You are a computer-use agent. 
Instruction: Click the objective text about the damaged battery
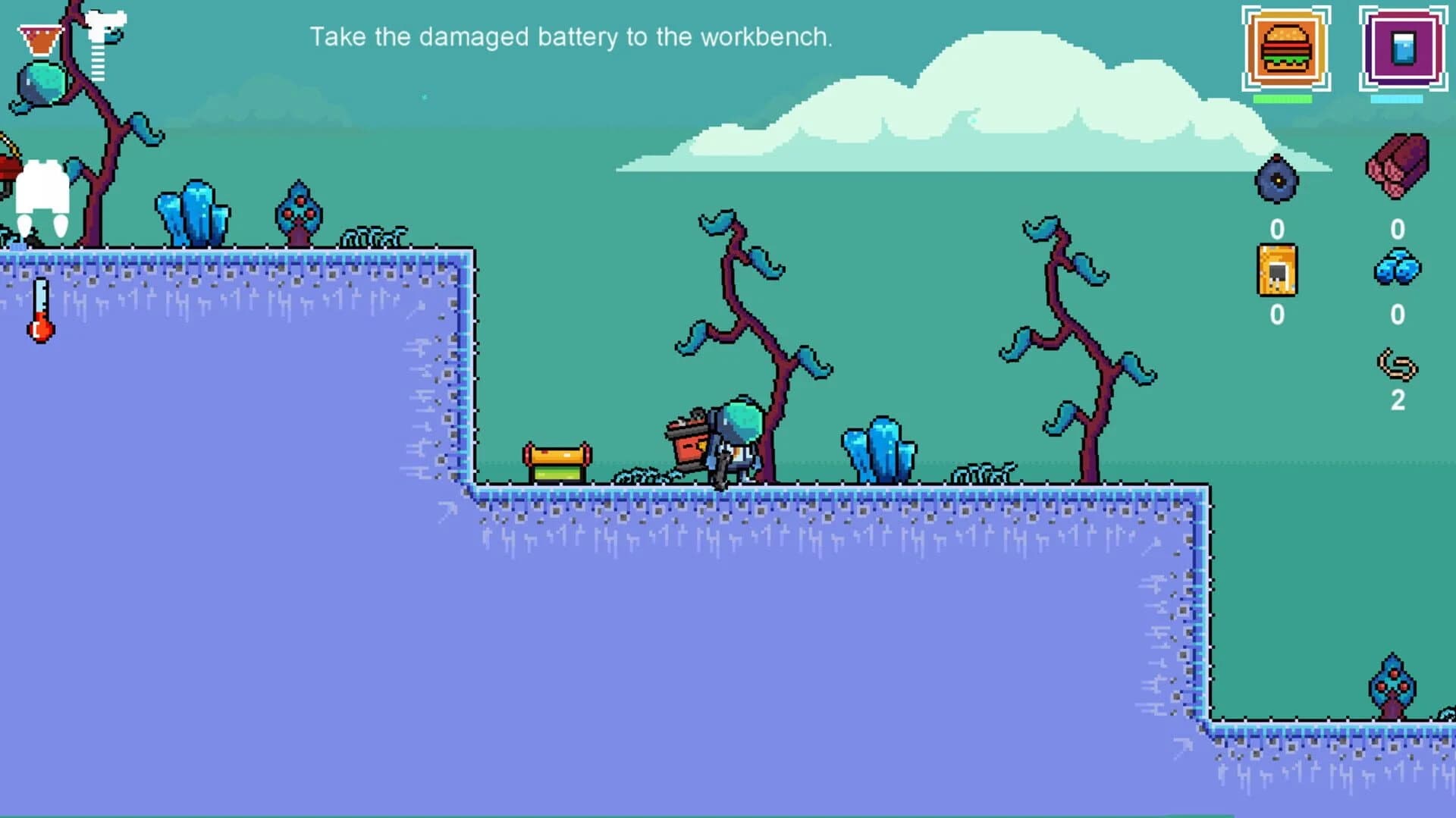[571, 36]
